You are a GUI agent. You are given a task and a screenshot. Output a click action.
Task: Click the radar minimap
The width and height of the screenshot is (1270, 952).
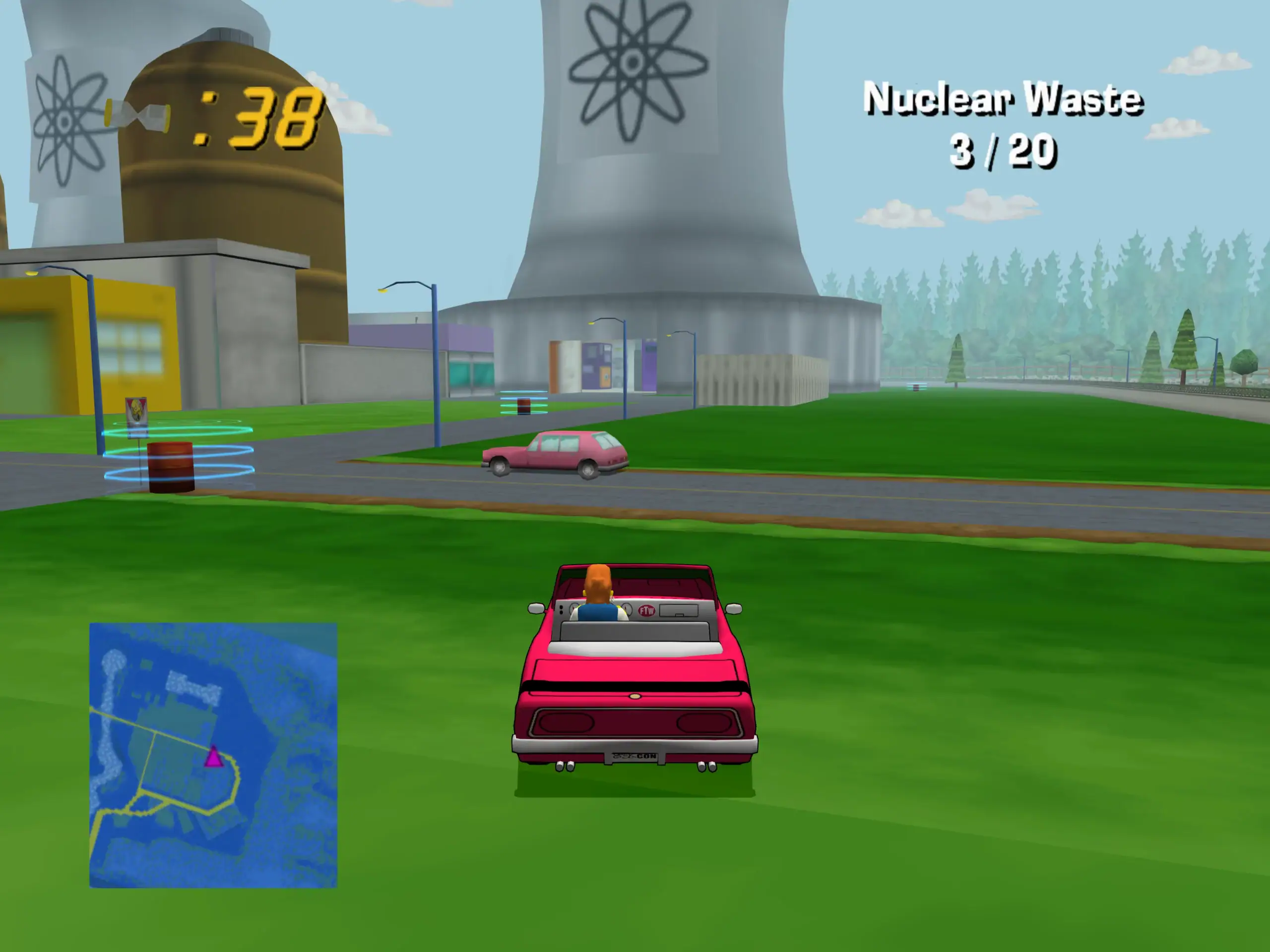click(213, 755)
